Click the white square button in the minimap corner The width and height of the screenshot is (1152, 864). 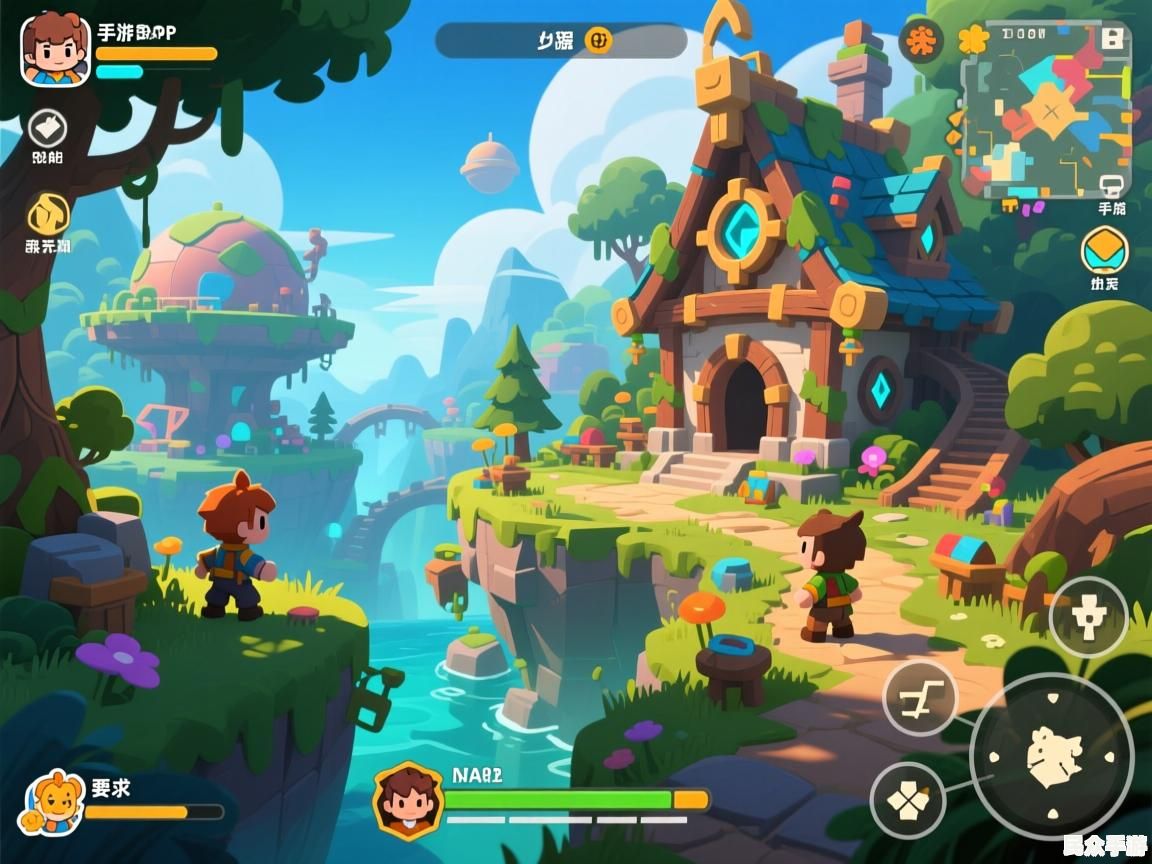[x=1110, y=40]
